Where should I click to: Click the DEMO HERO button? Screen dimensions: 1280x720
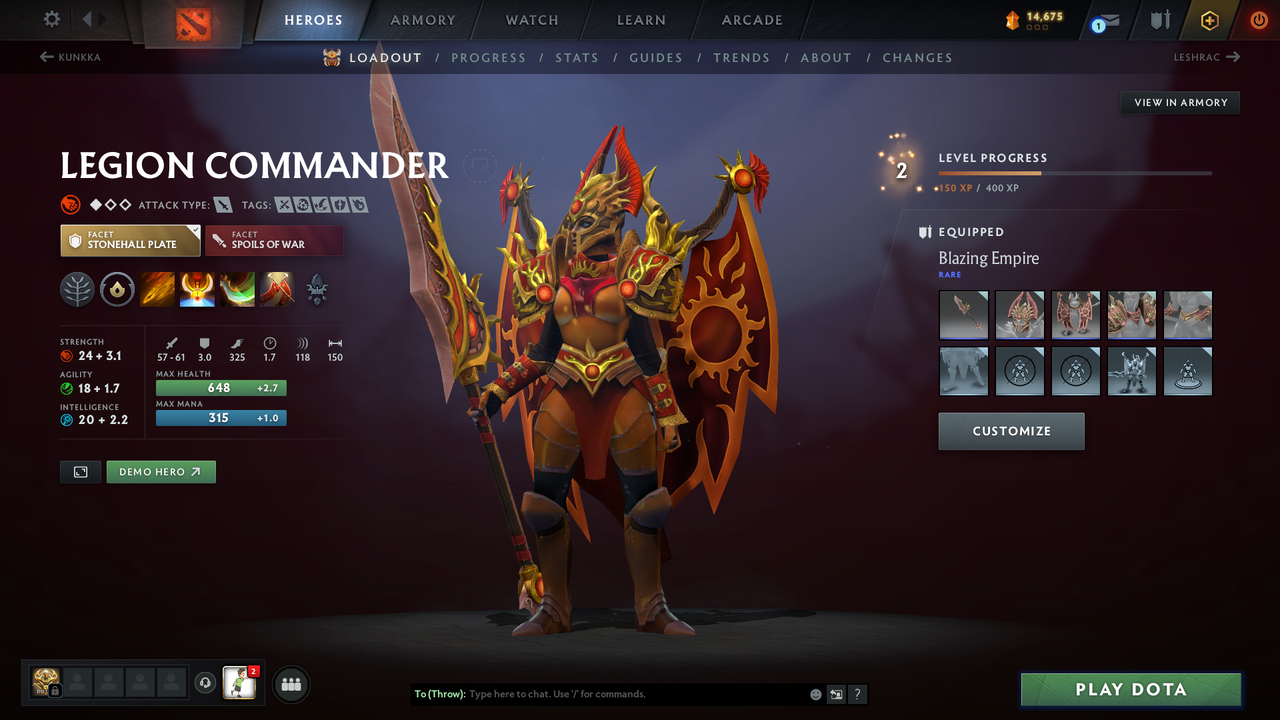tap(161, 471)
